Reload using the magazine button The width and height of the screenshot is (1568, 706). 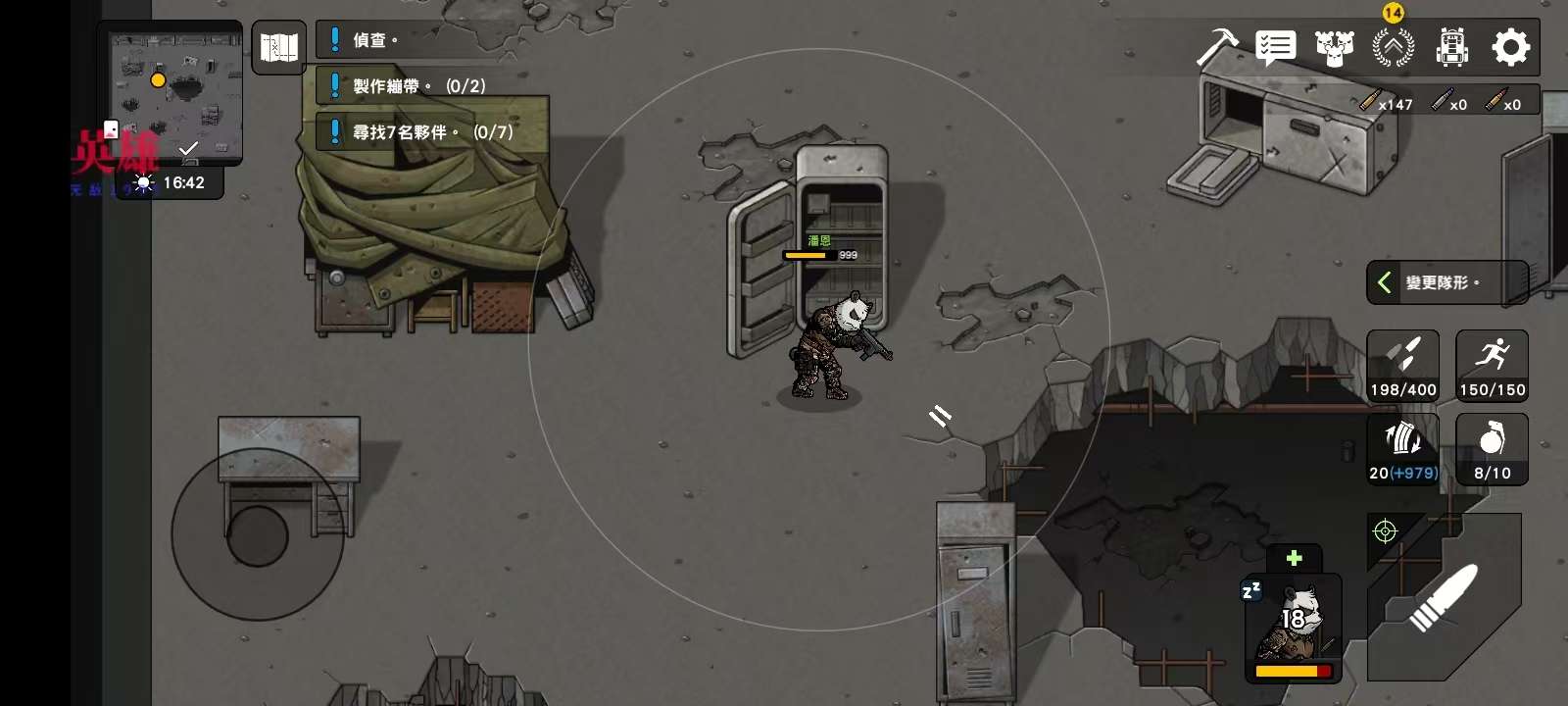pyautogui.click(x=1403, y=449)
